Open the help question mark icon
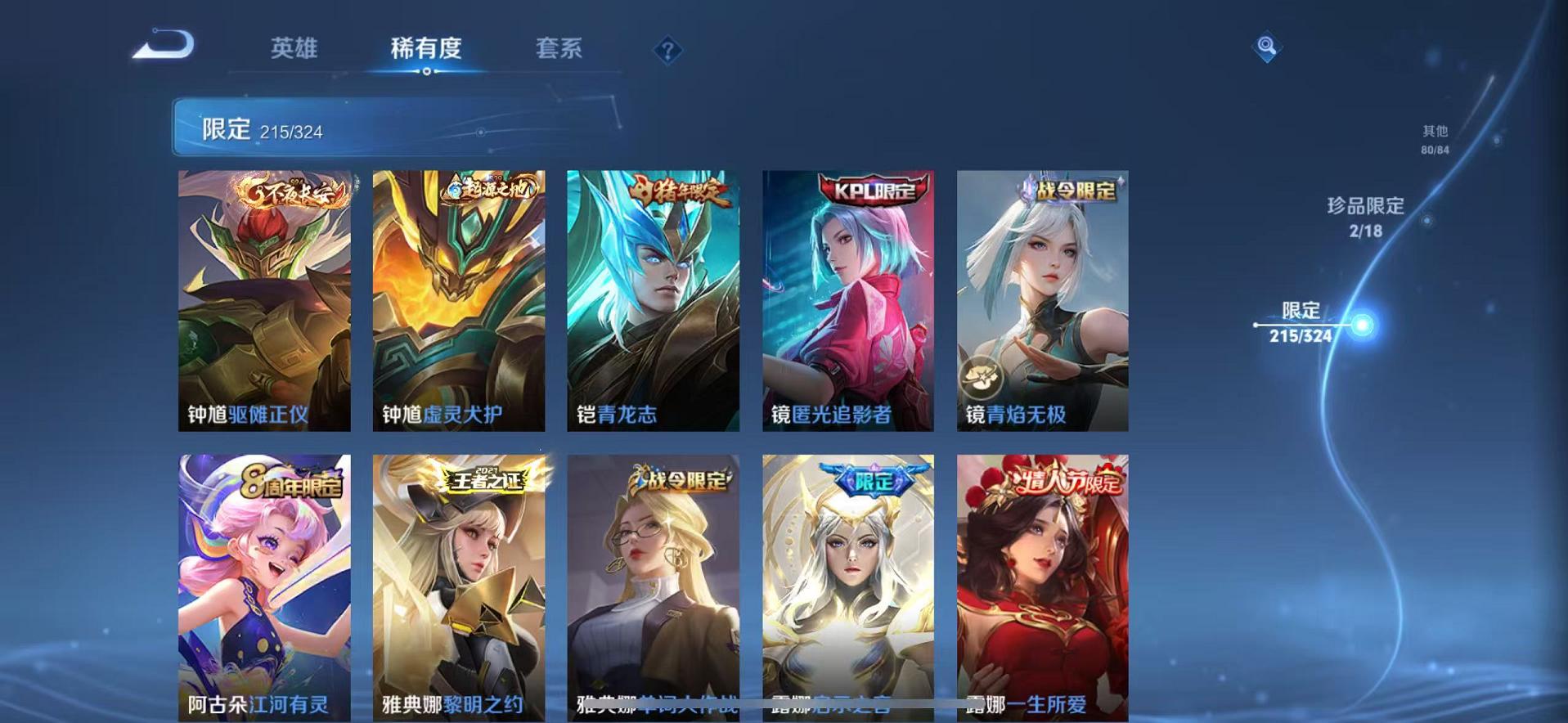1568x723 pixels. 669,51
